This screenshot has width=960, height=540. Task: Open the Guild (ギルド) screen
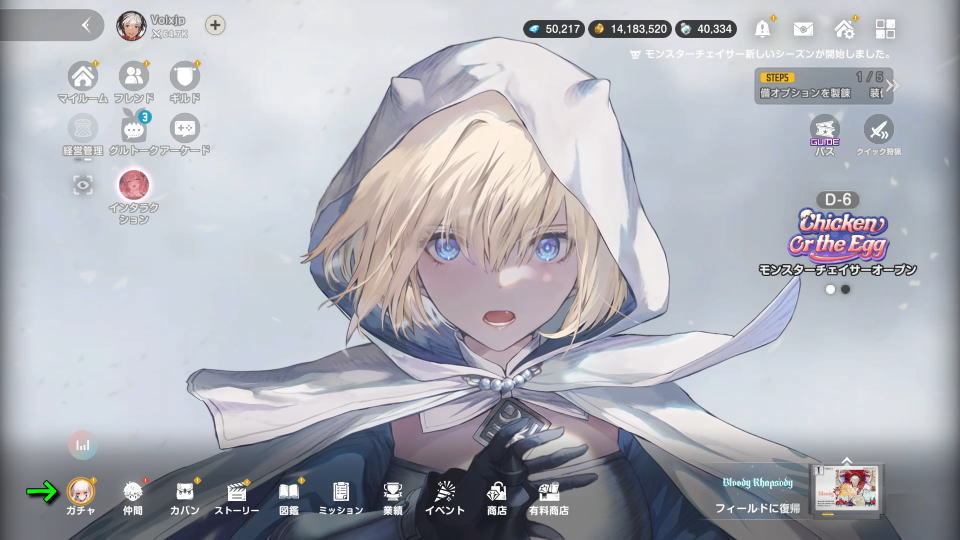[184, 77]
